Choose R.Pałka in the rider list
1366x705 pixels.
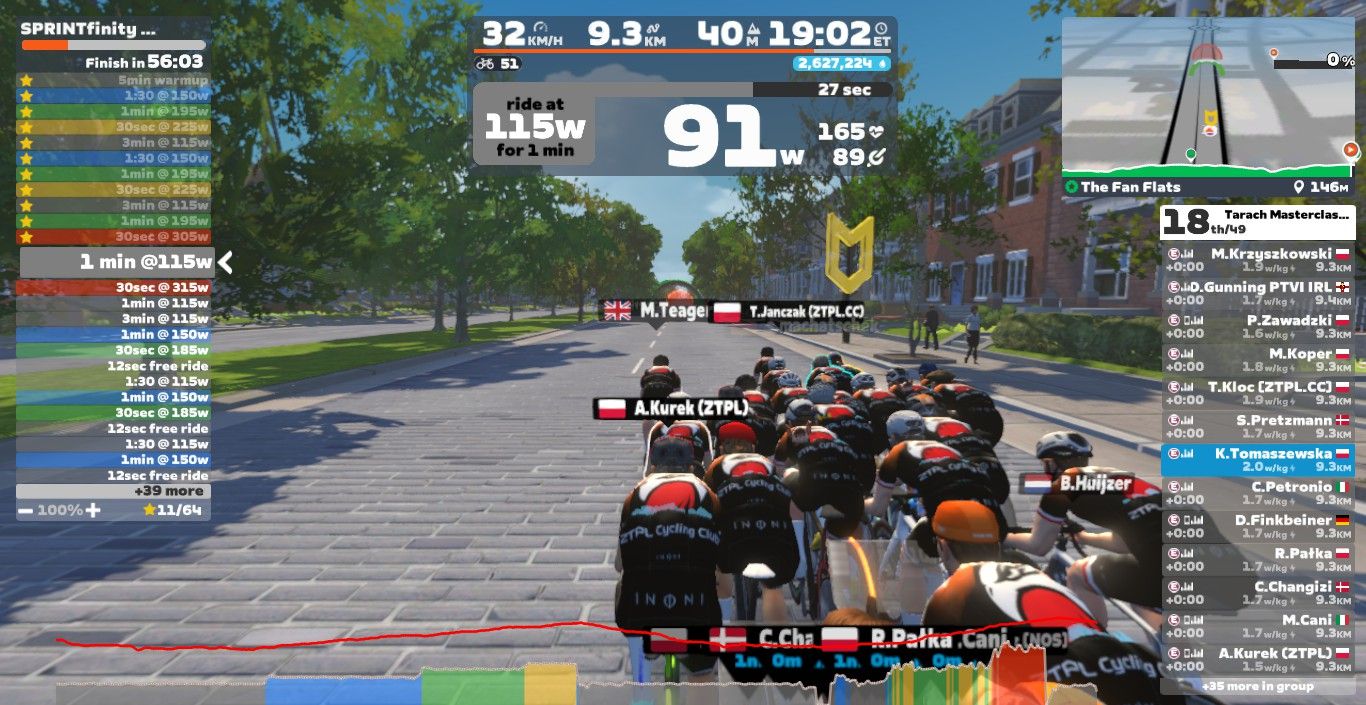[x=1258, y=560]
